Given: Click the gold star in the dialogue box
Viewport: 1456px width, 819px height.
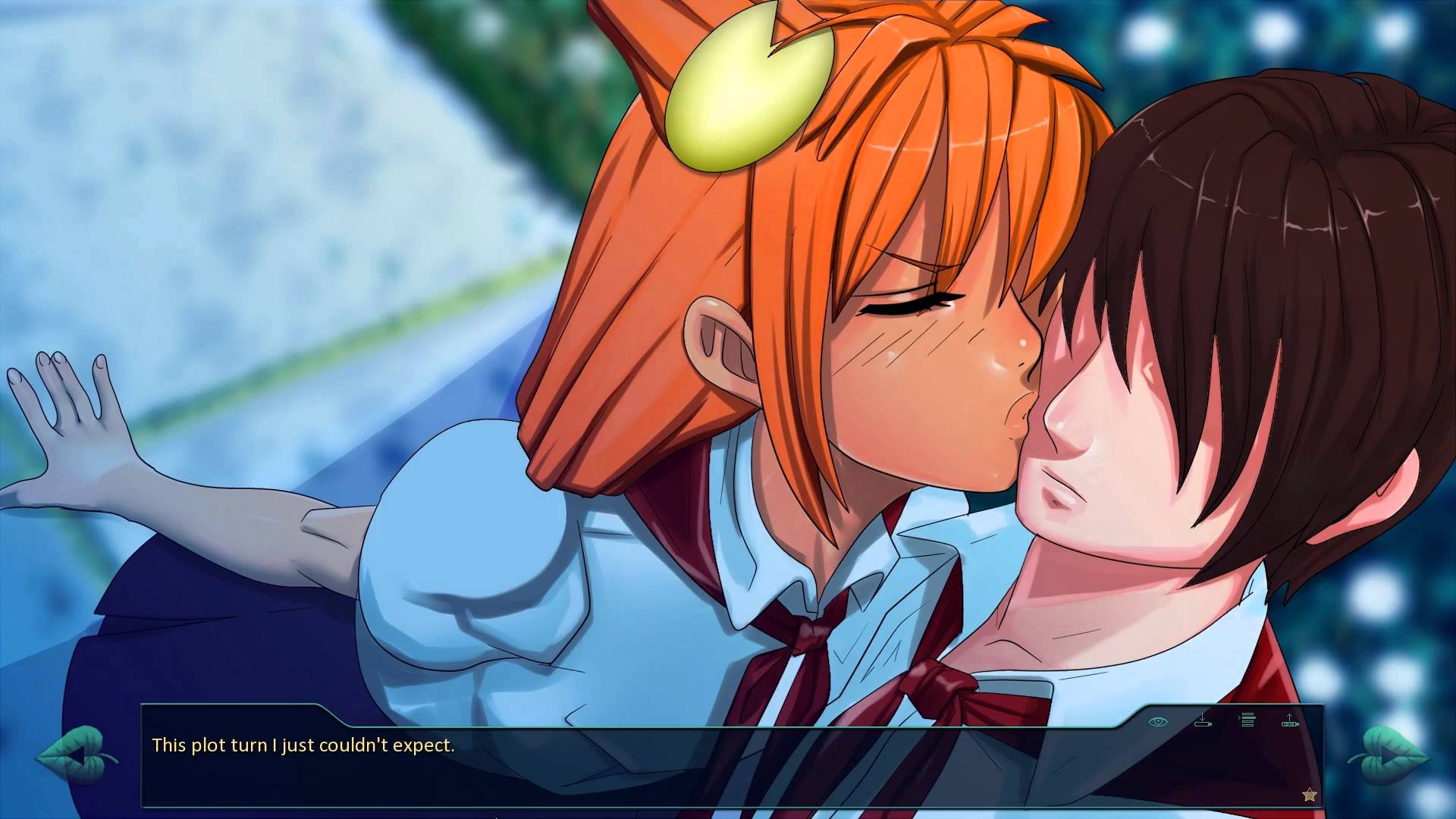Looking at the screenshot, I should coord(1309,795).
